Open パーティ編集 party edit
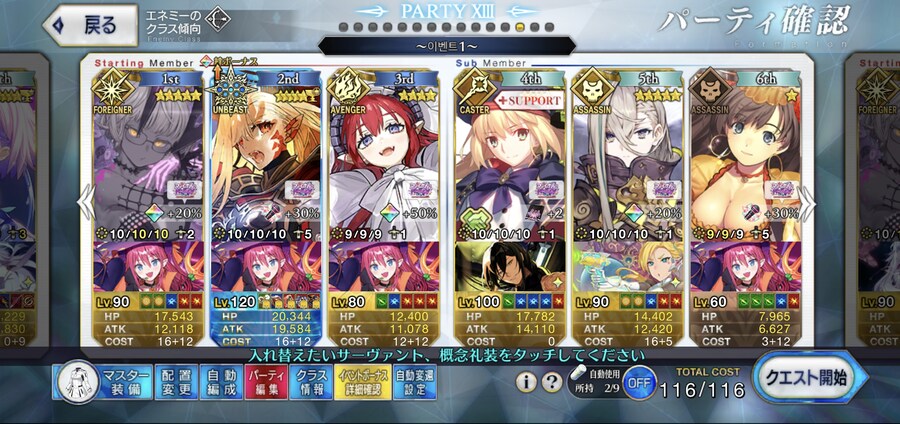Viewport: 900px width, 424px height. (262, 381)
